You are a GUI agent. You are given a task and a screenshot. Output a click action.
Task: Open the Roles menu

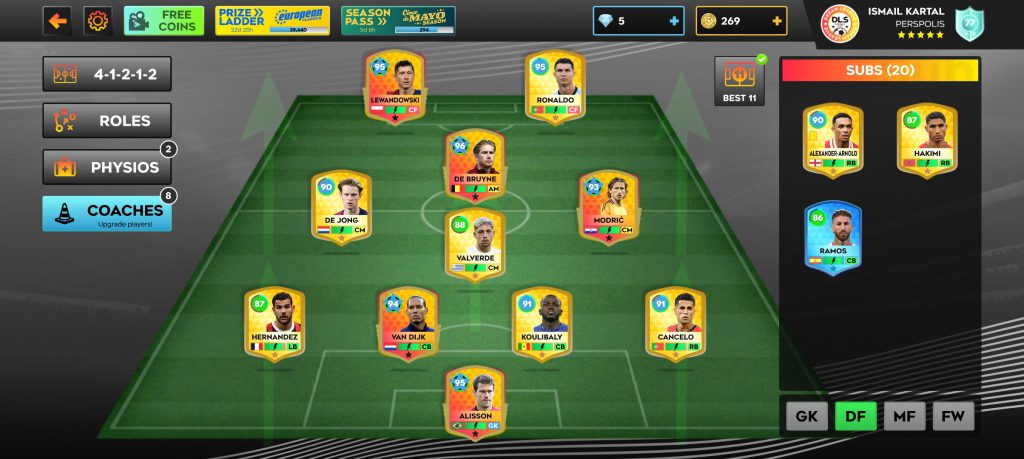click(106, 121)
